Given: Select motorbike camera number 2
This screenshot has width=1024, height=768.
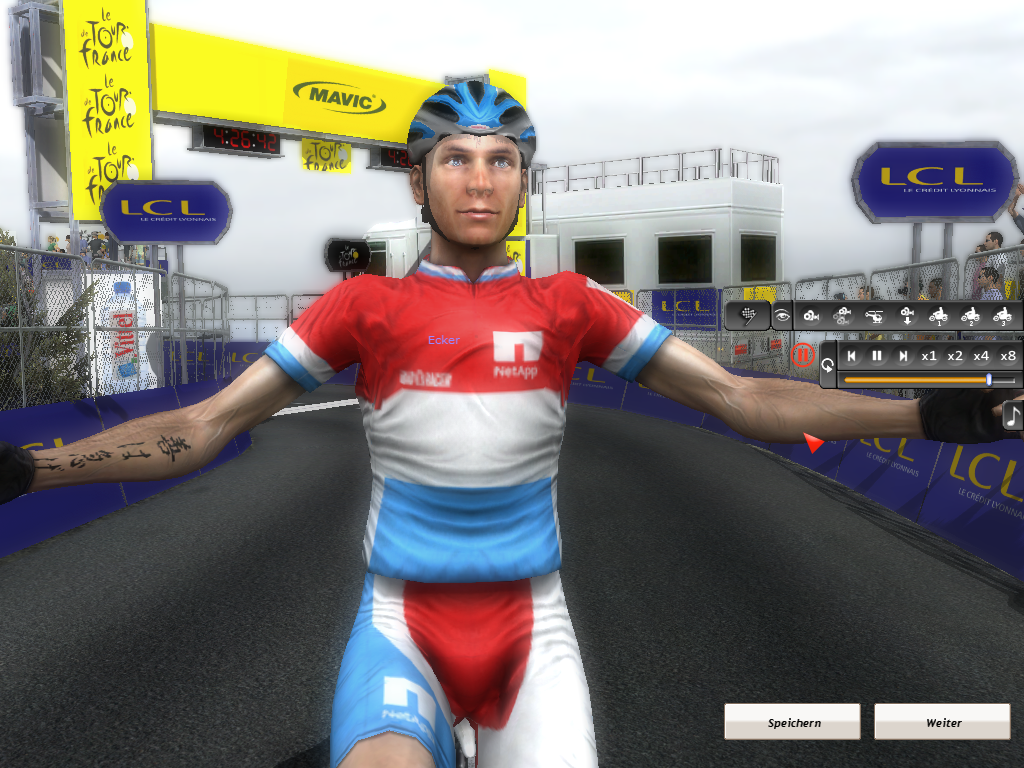Looking at the screenshot, I should coord(970,316).
